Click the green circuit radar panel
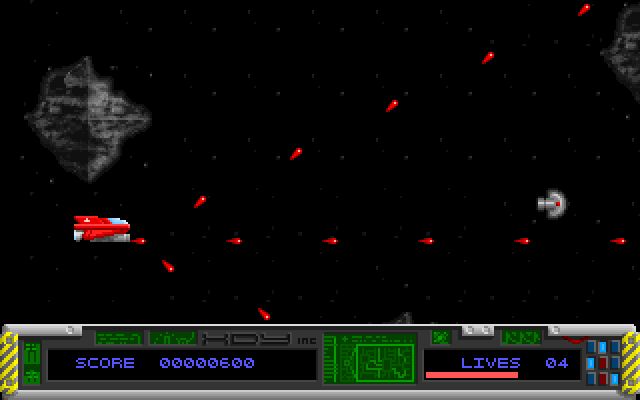The image size is (640, 400). click(370, 359)
